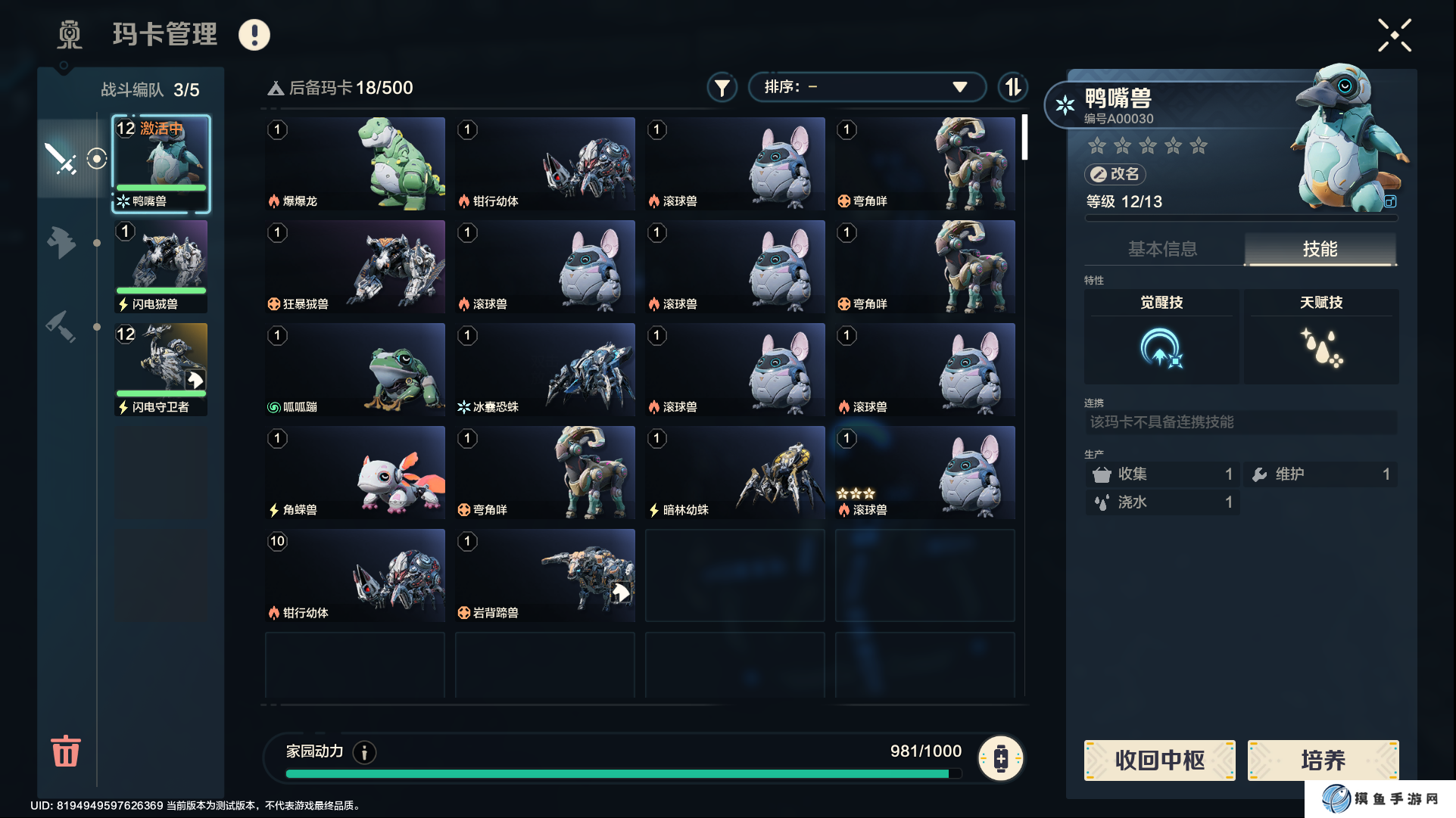Choose the 呱呱蹦 frog card
Image resolution: width=1456 pixels, height=818 pixels.
[355, 369]
